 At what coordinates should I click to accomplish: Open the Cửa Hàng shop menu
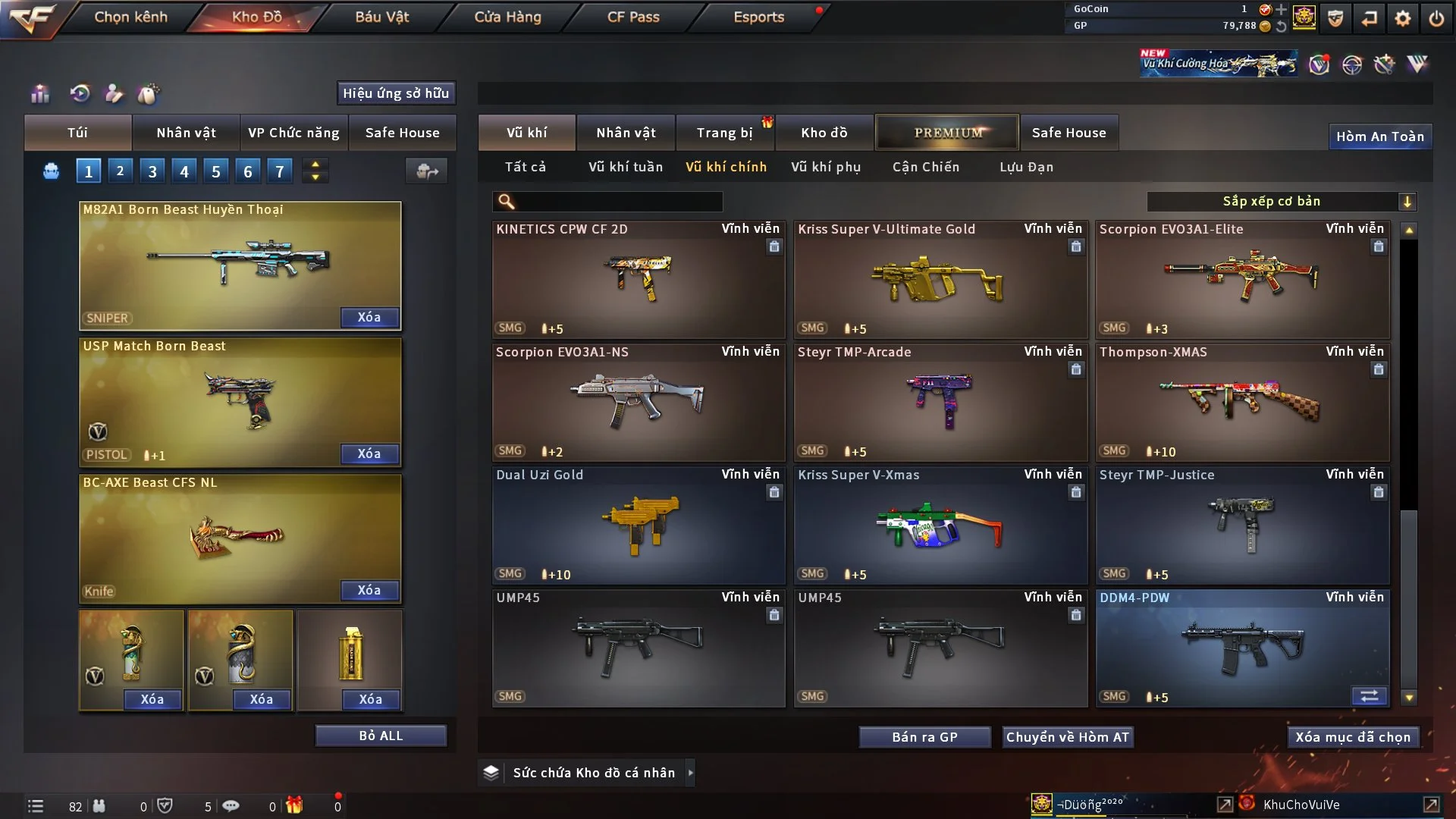pyautogui.click(x=507, y=17)
